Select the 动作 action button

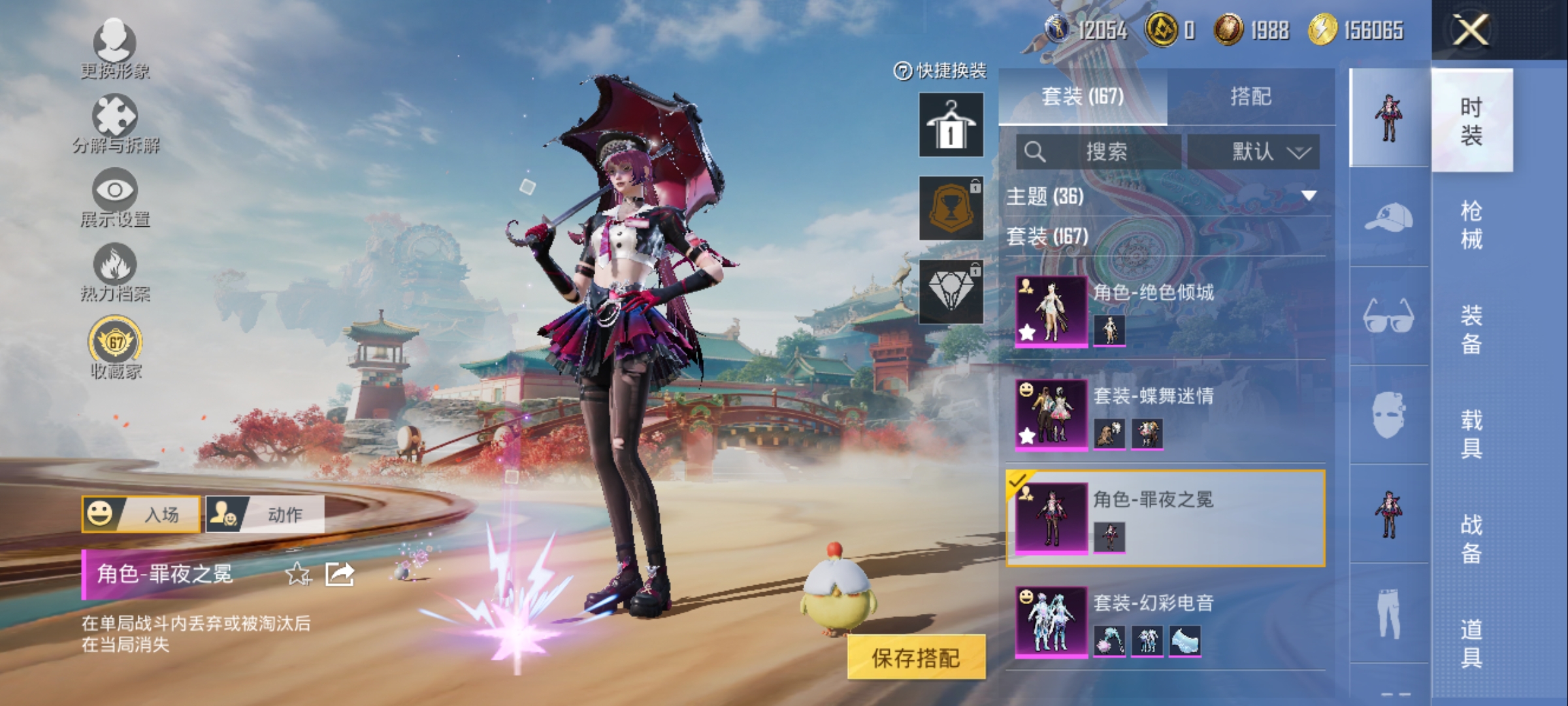pyautogui.click(x=265, y=514)
